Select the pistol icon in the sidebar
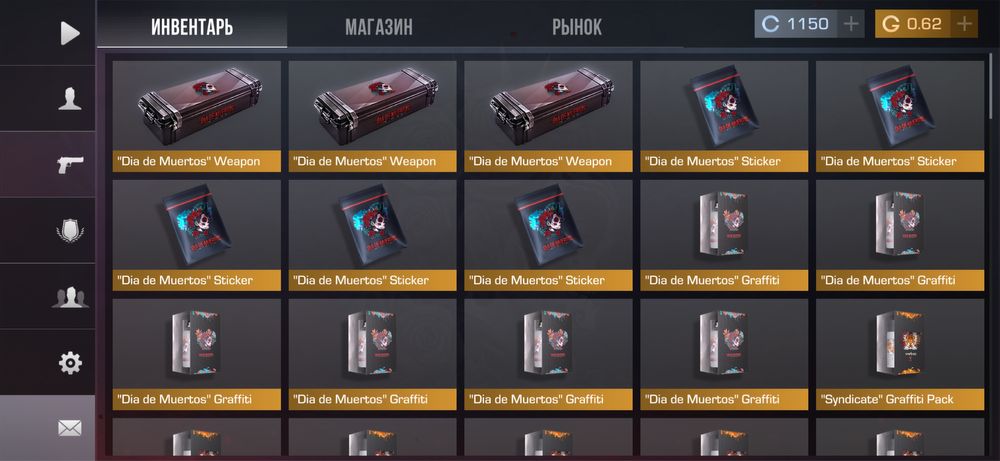Image resolution: width=1000 pixels, height=461 pixels. coord(69,165)
